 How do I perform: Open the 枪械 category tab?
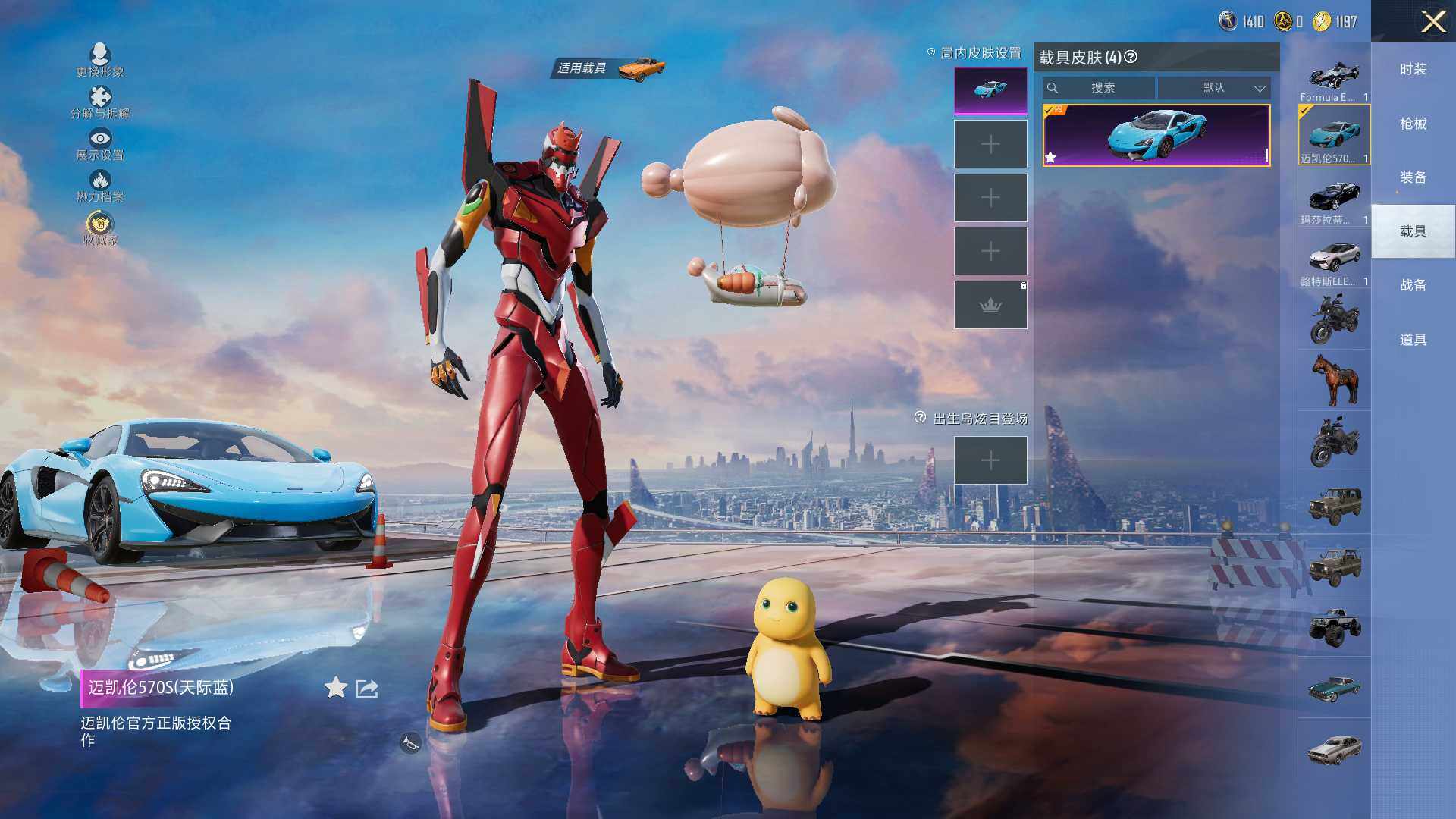[x=1413, y=124]
